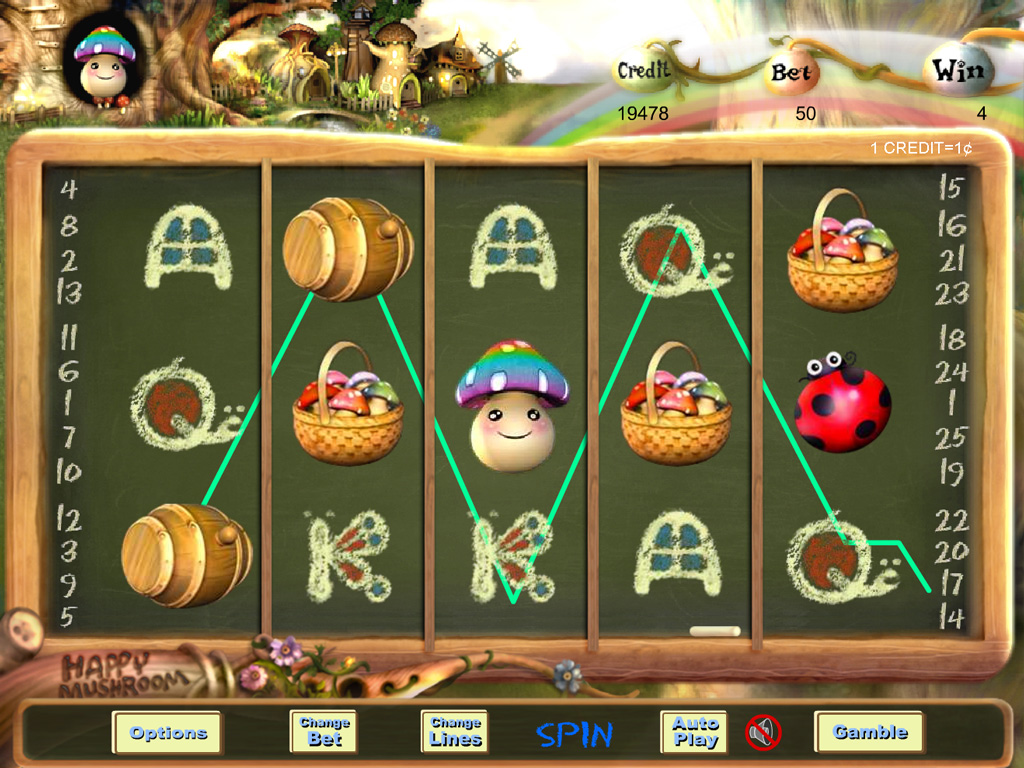Click the Change Bet button

pyautogui.click(x=323, y=731)
